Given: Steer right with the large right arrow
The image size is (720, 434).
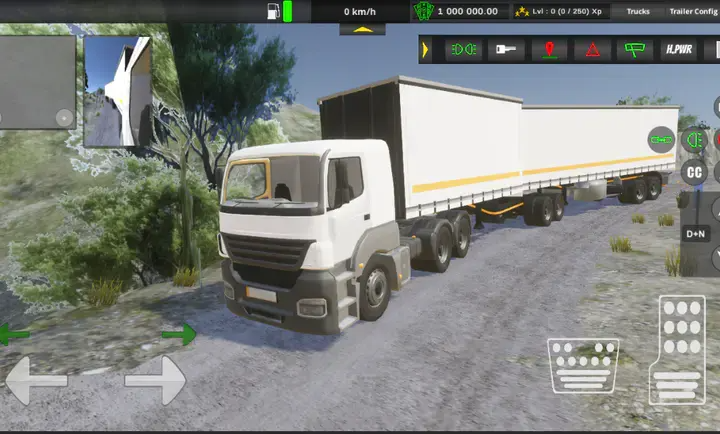Looking at the screenshot, I should (x=155, y=380).
